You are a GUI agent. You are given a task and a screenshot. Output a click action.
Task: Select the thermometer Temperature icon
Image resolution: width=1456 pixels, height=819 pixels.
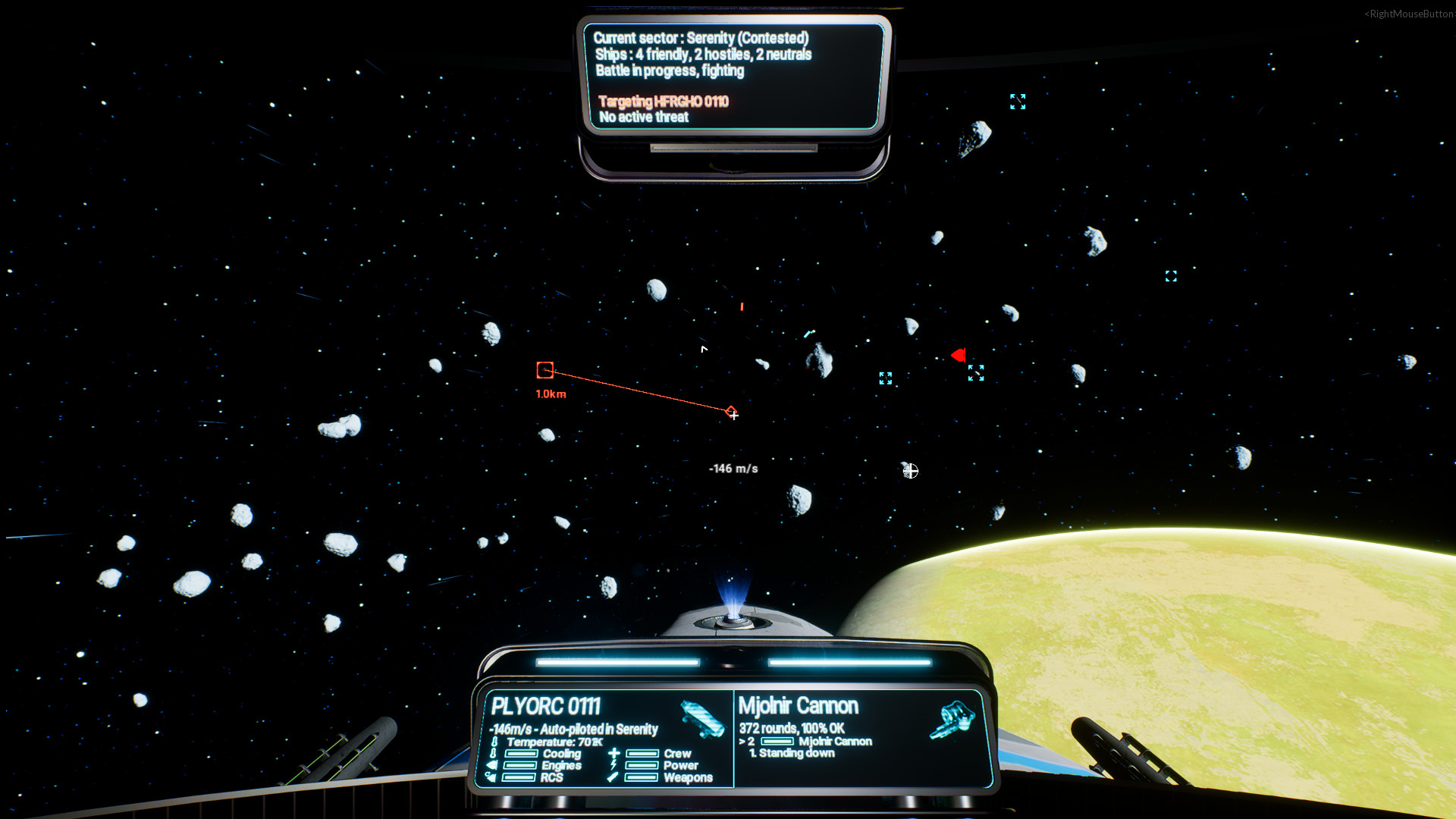(494, 742)
